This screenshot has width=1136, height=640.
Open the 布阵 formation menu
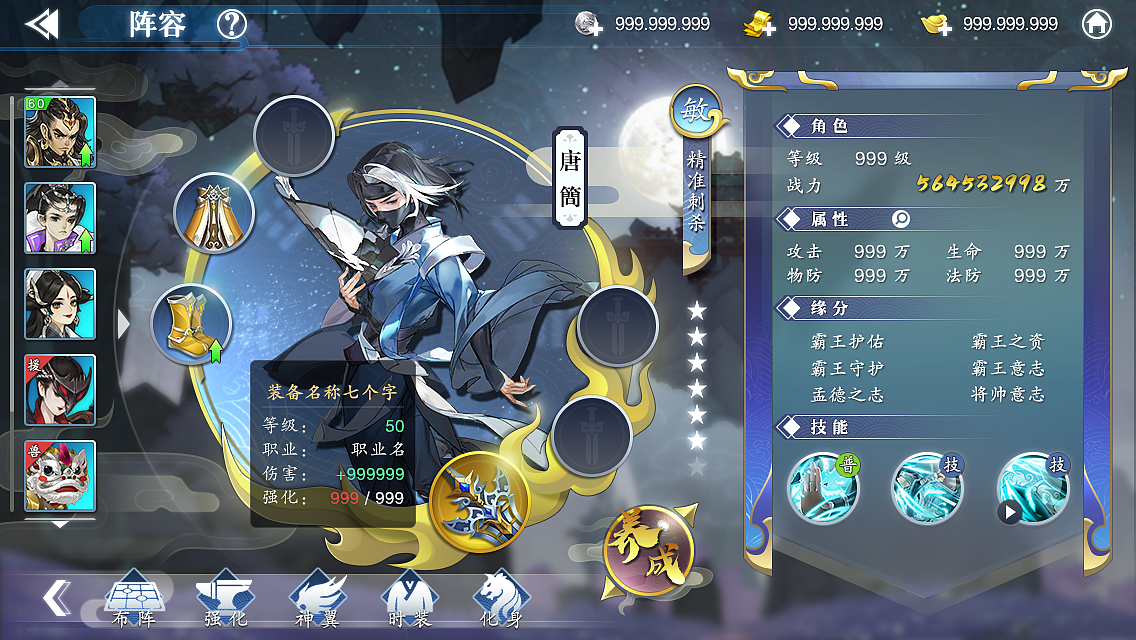[x=133, y=600]
